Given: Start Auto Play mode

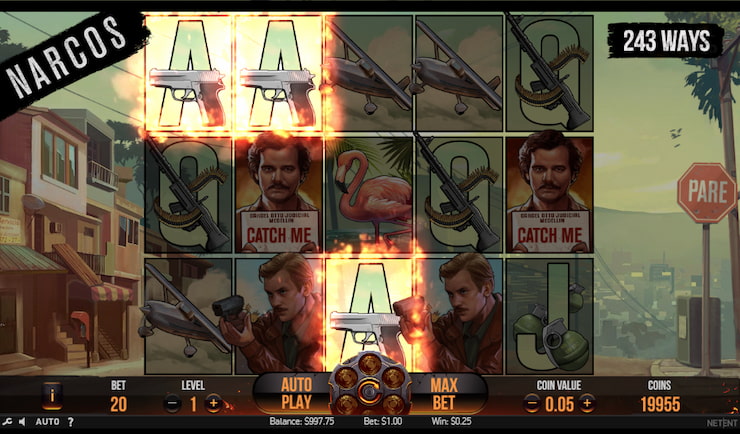Looking at the screenshot, I should [x=296, y=393].
